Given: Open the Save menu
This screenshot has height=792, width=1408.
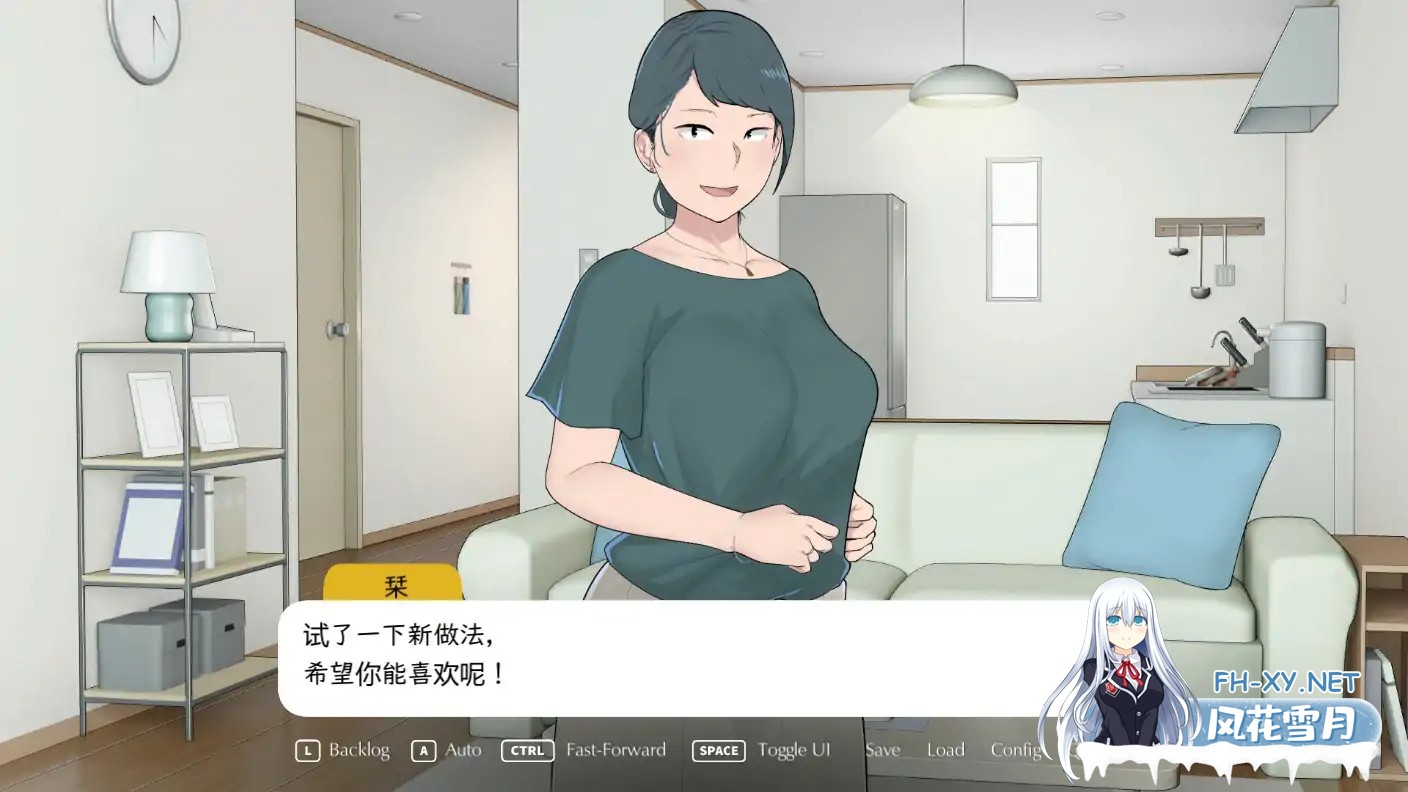Looking at the screenshot, I should click(x=882, y=750).
